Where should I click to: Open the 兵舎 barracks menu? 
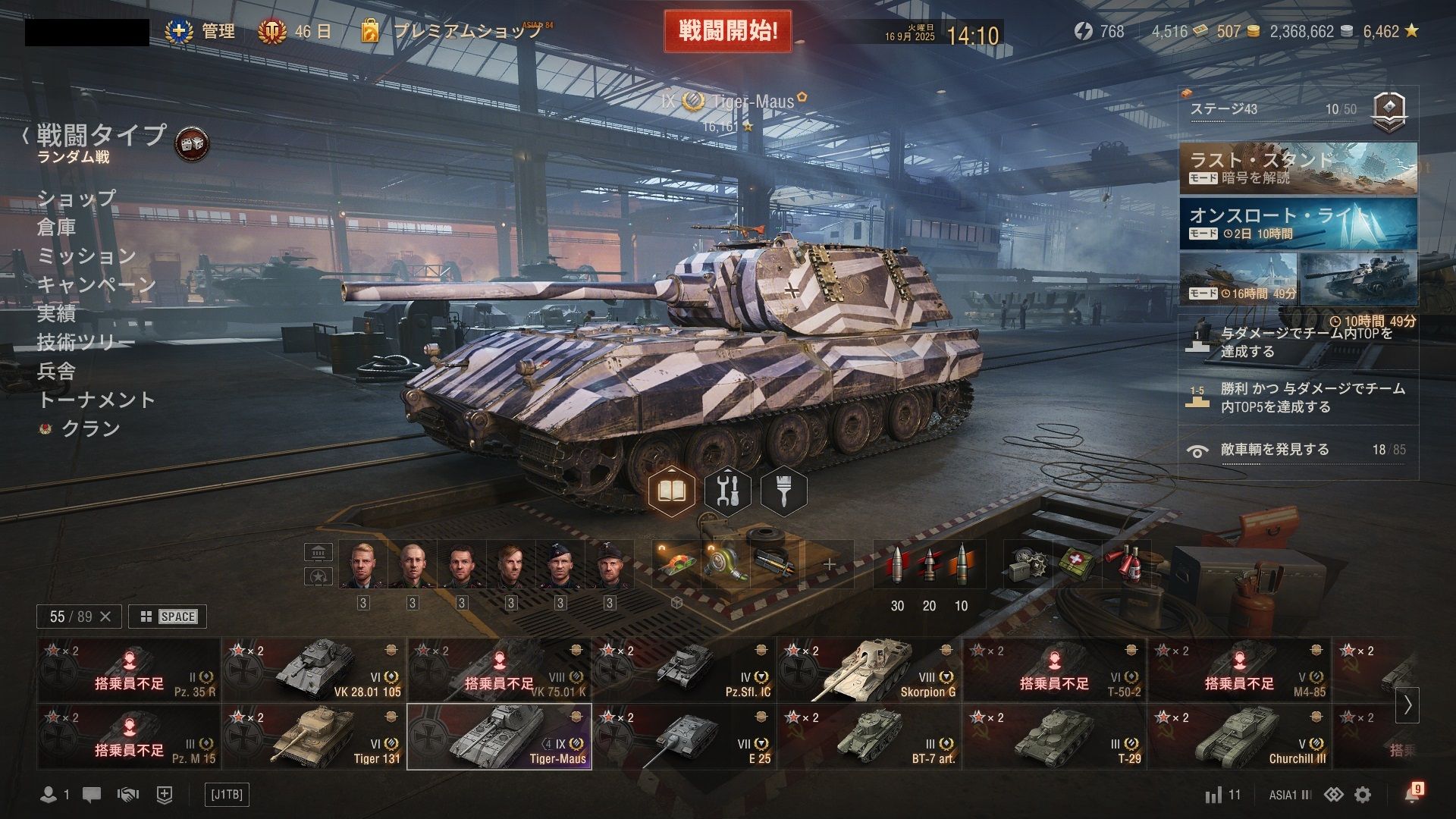tap(57, 371)
